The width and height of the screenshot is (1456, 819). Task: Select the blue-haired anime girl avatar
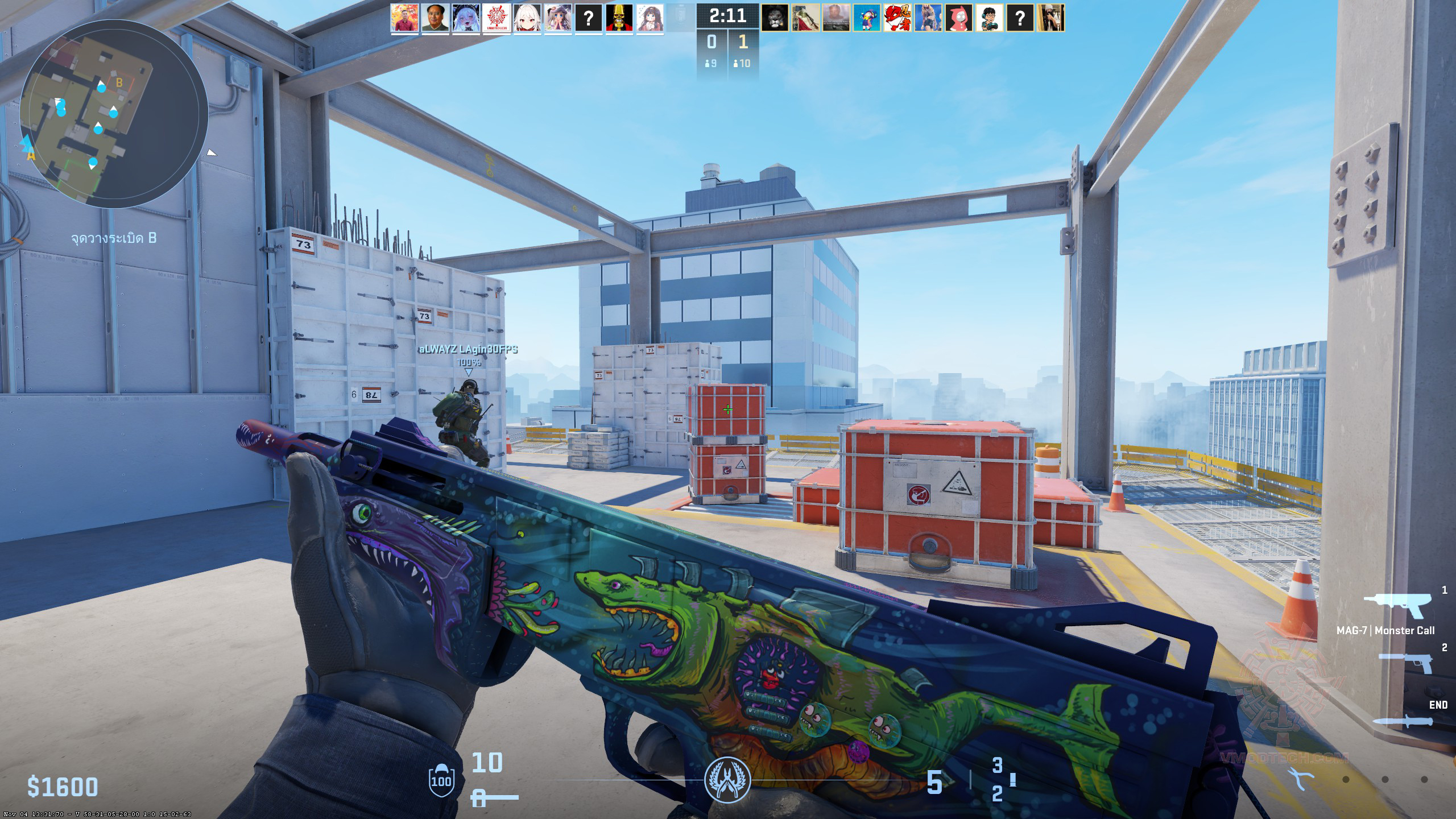click(x=466, y=18)
